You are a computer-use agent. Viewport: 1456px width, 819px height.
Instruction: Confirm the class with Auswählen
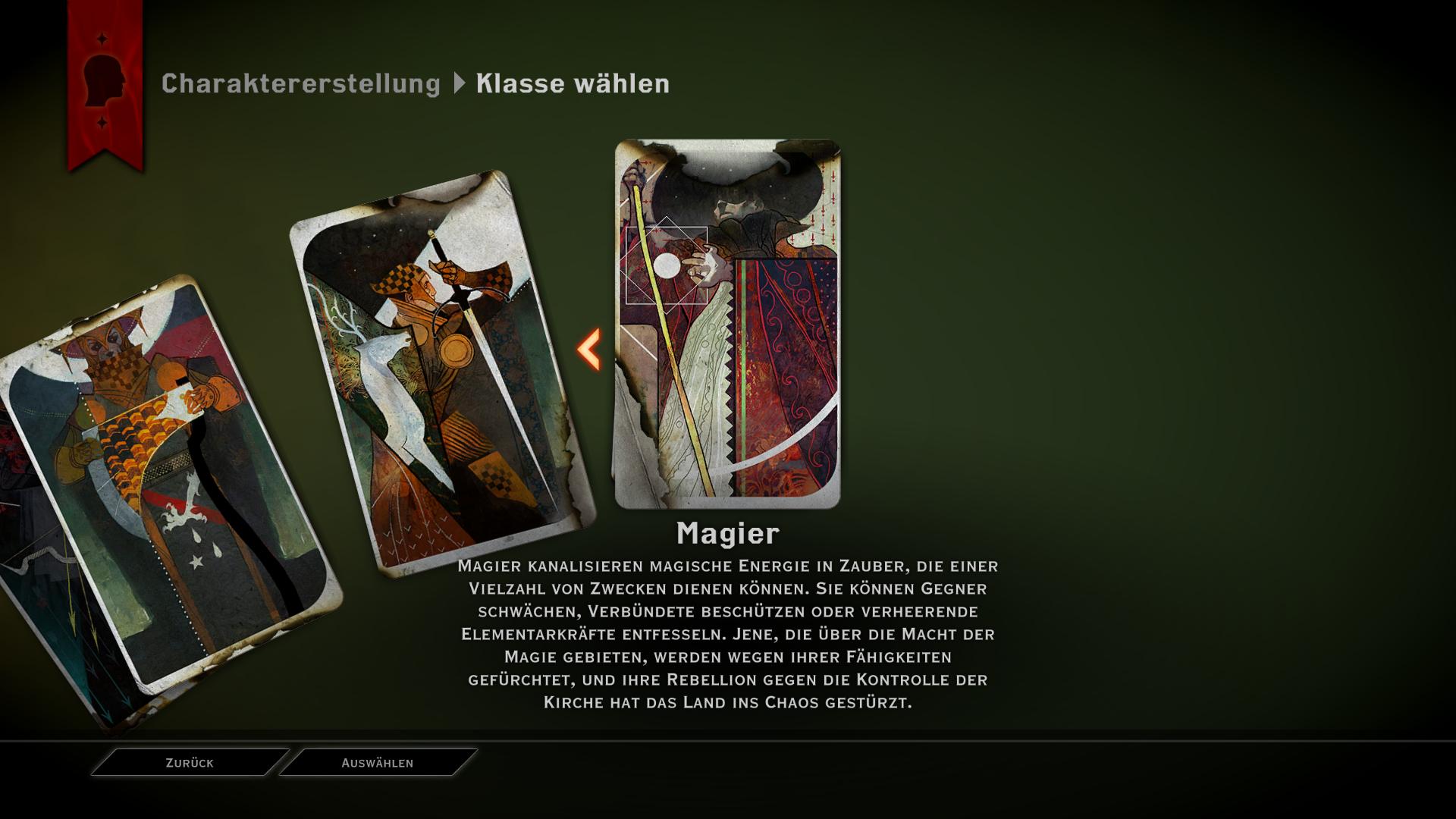pos(378,763)
